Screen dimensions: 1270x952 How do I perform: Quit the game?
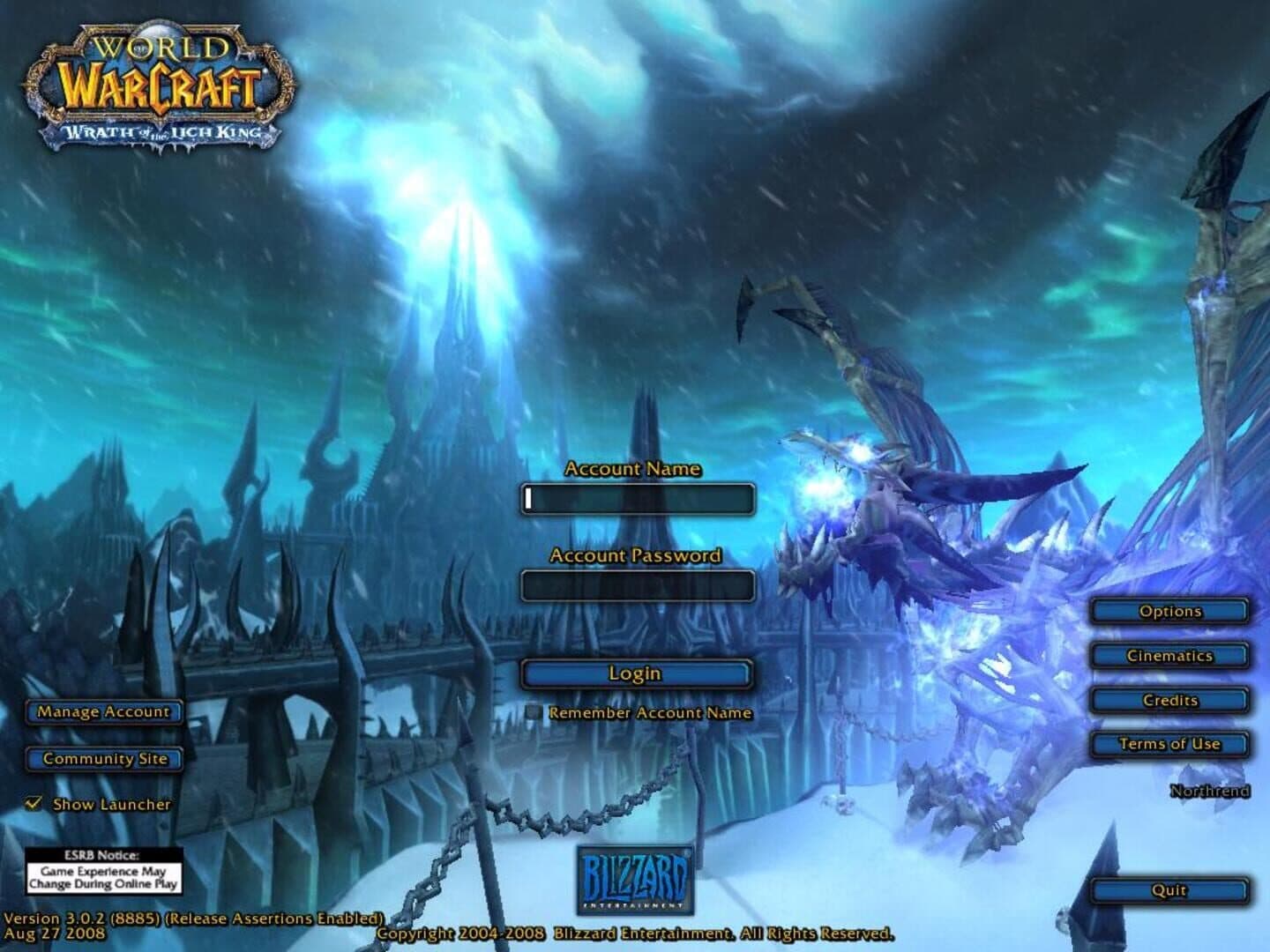pos(1169,890)
